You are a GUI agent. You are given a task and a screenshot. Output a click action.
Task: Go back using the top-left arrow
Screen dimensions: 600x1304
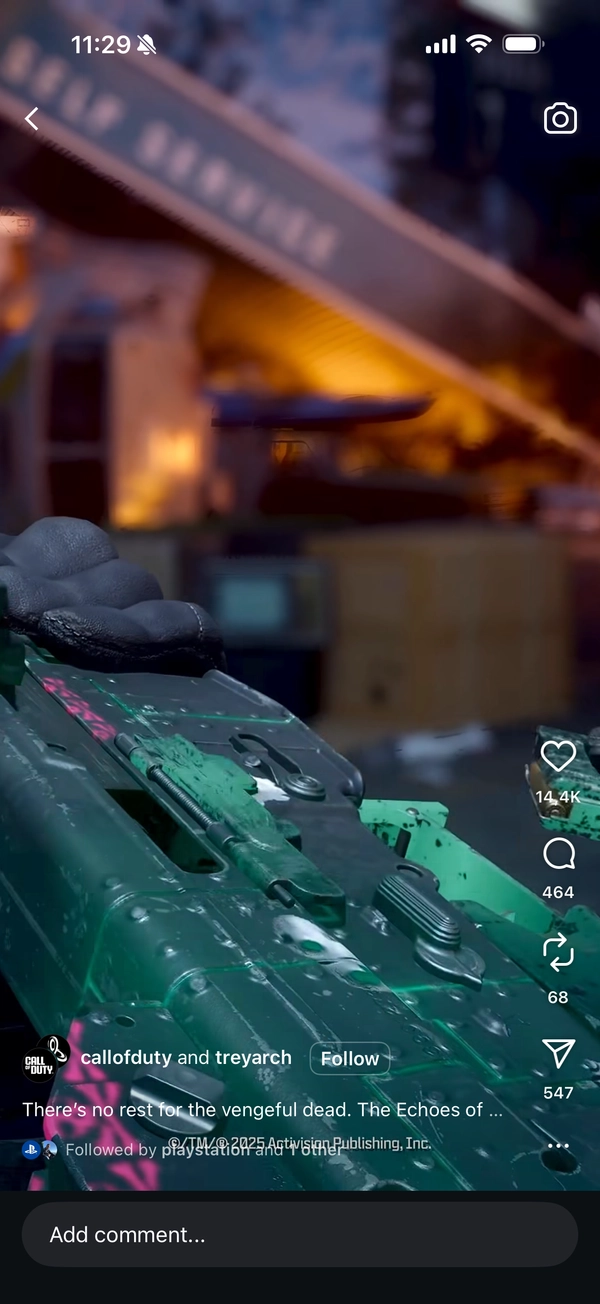click(32, 119)
